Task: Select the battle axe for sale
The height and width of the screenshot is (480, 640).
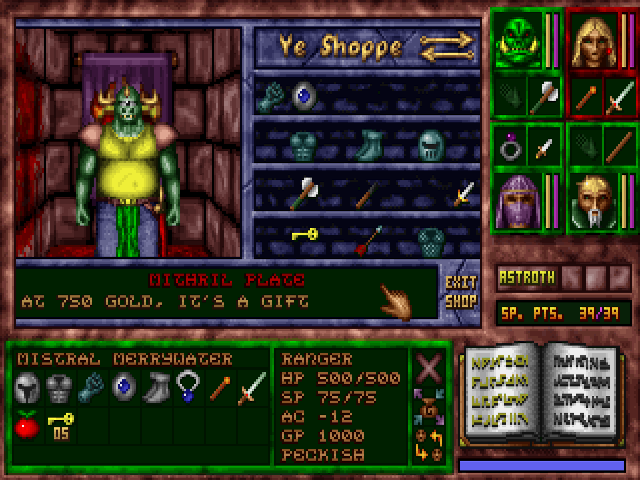Action: [302, 193]
